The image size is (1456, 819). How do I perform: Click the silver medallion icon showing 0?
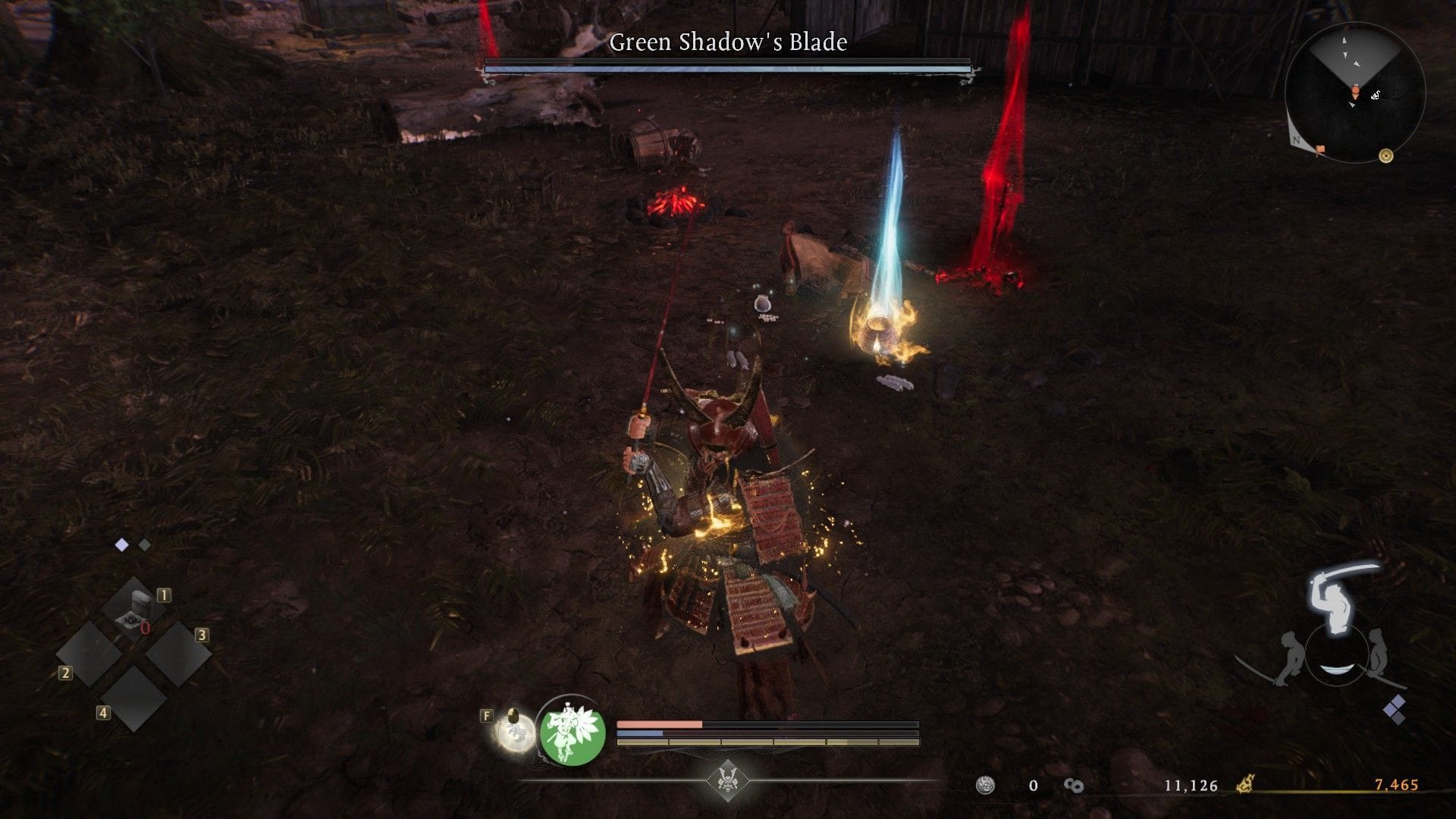click(x=986, y=786)
